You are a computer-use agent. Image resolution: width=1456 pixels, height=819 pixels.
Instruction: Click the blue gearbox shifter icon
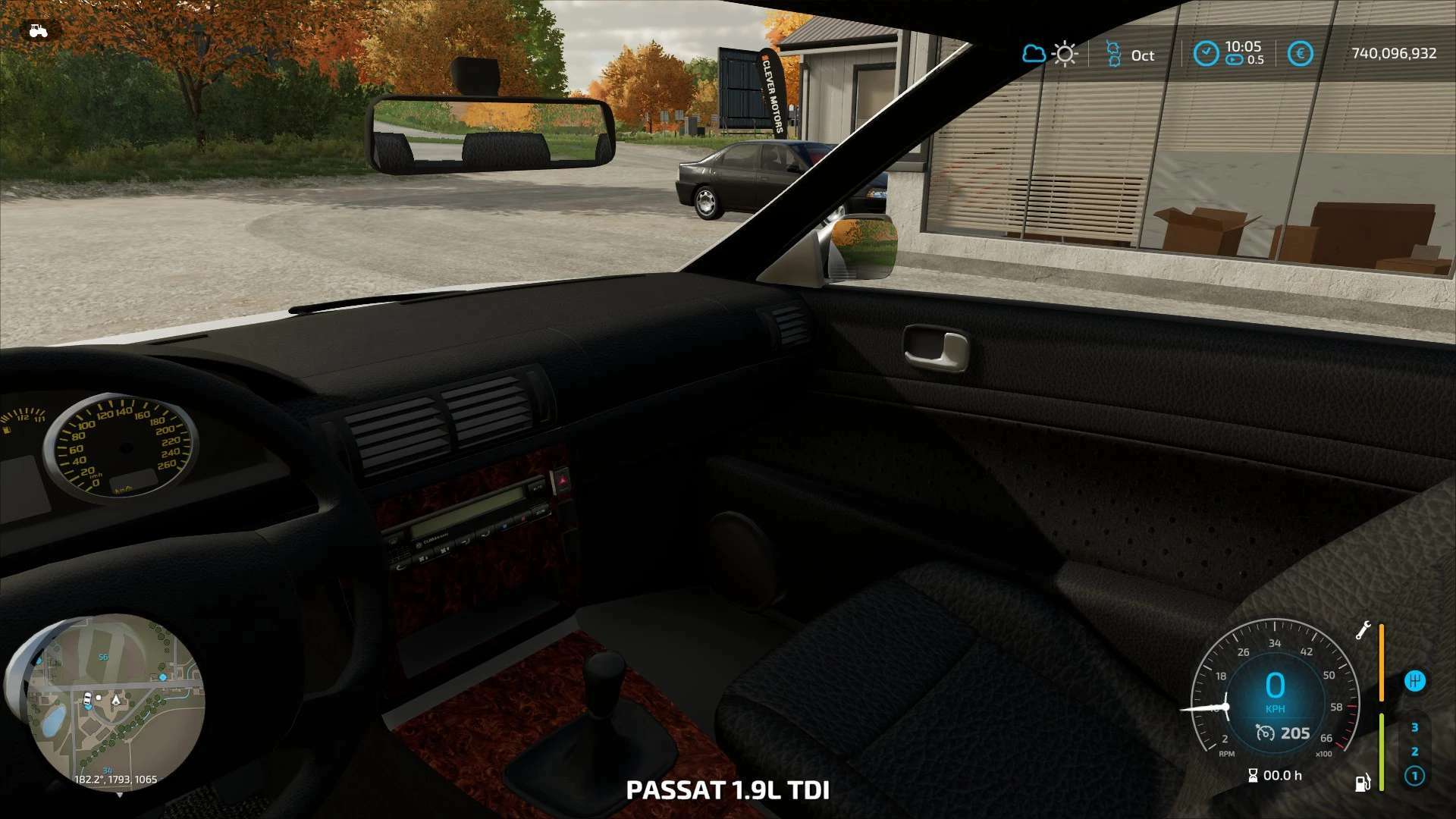pyautogui.click(x=1414, y=681)
